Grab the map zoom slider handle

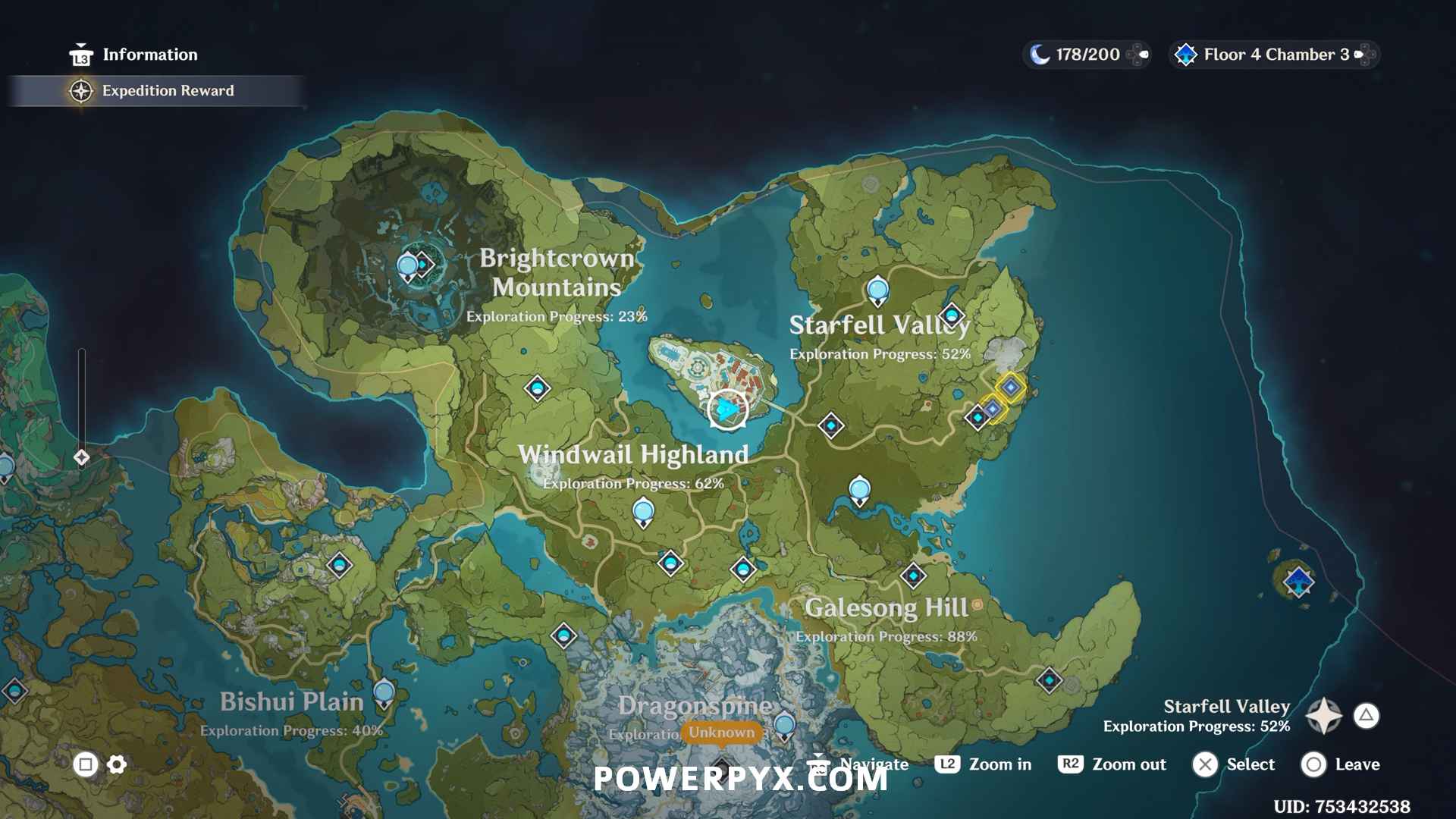[82, 457]
